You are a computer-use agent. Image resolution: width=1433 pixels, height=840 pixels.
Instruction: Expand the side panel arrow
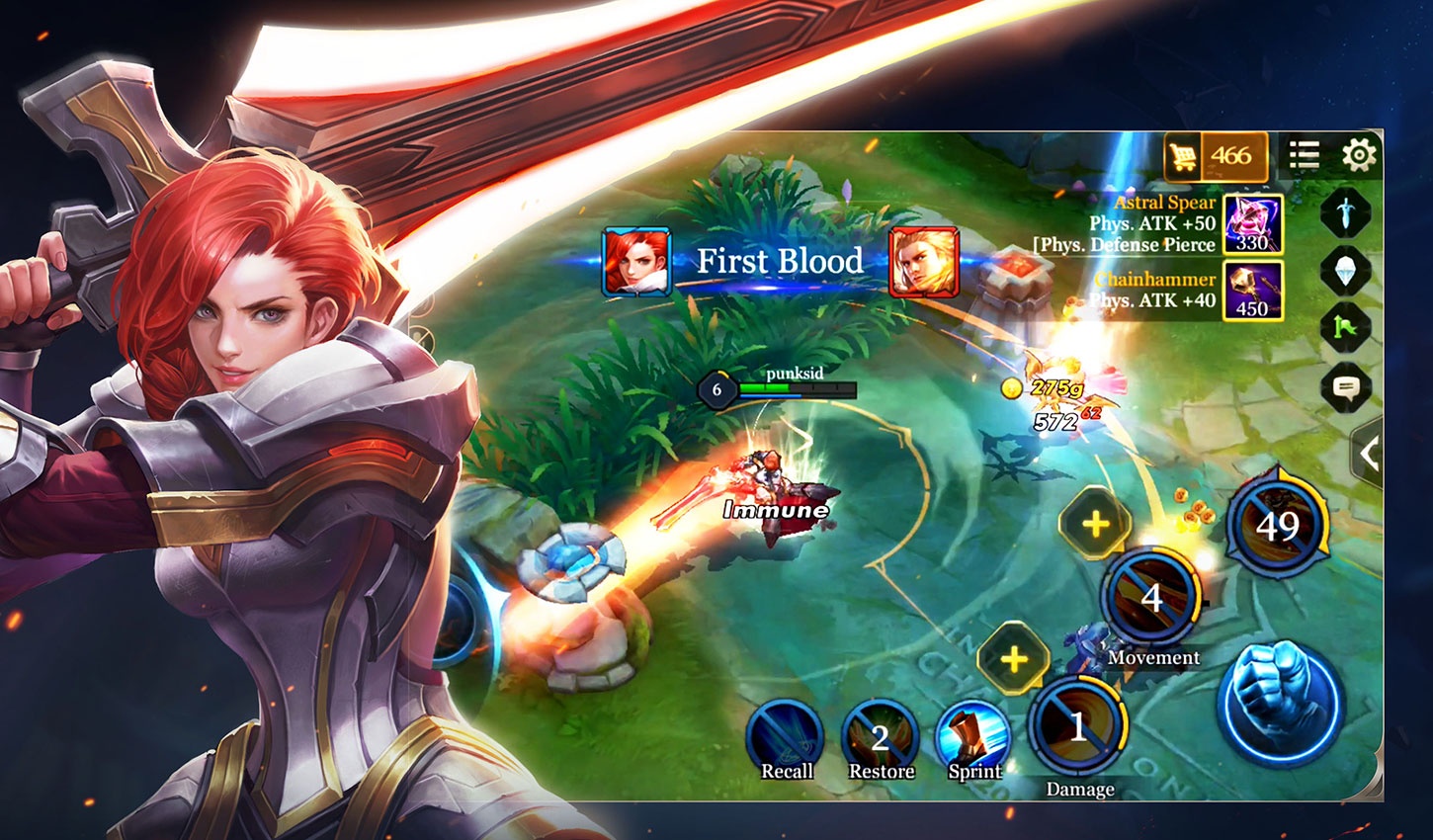click(1370, 454)
